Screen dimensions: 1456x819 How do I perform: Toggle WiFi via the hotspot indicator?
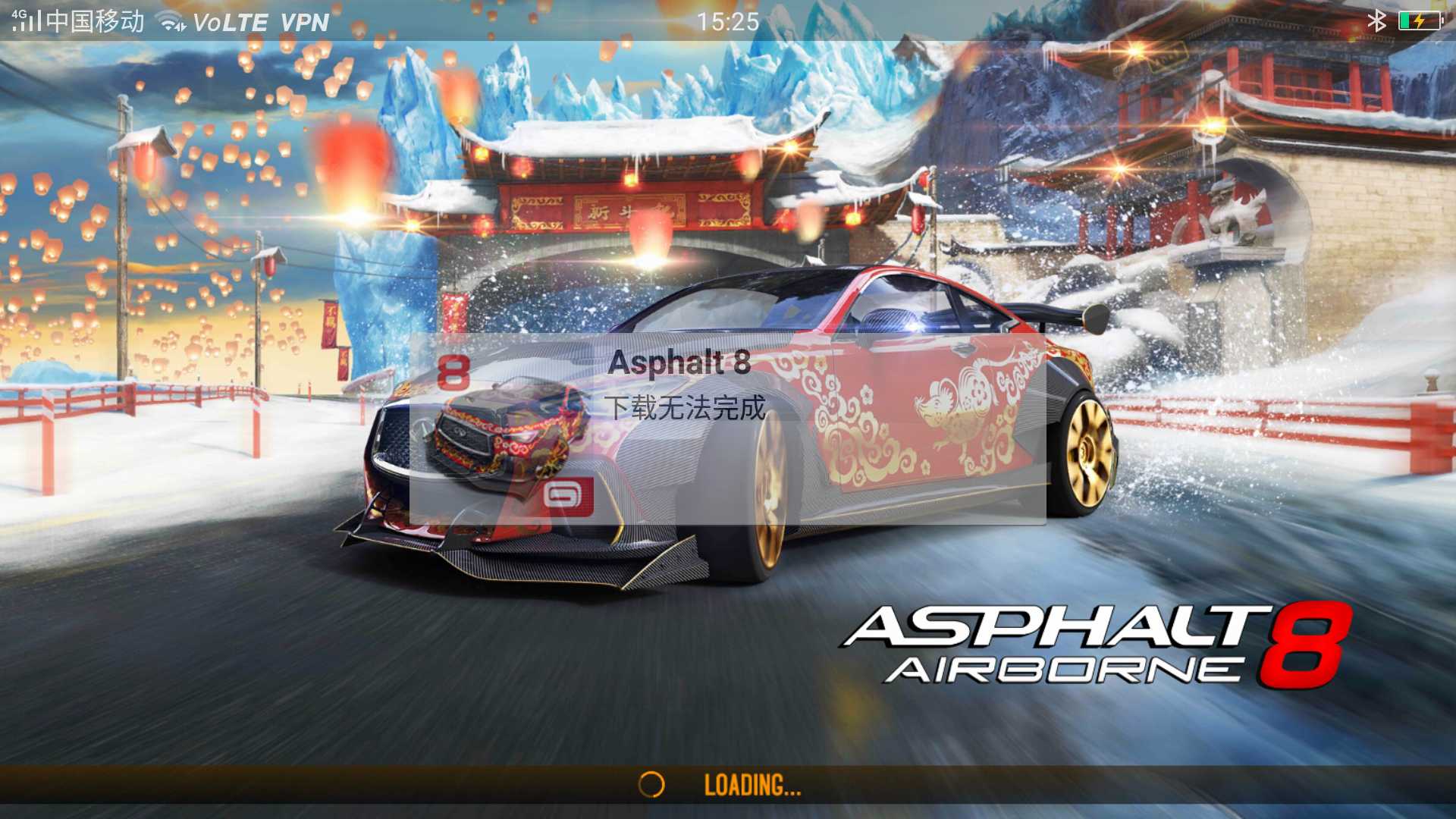pos(171,20)
